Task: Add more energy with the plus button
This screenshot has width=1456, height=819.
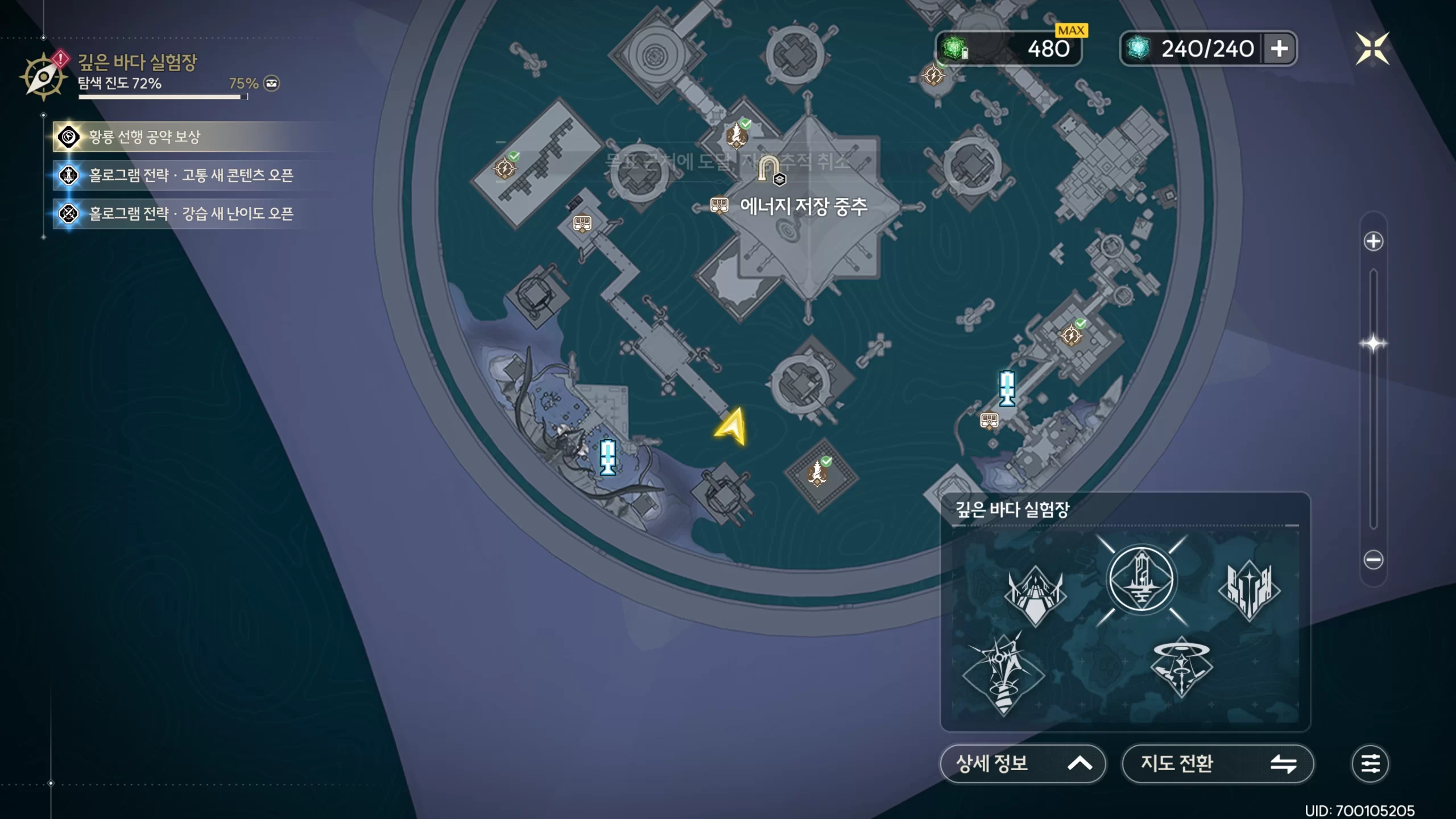Action: (1279, 49)
